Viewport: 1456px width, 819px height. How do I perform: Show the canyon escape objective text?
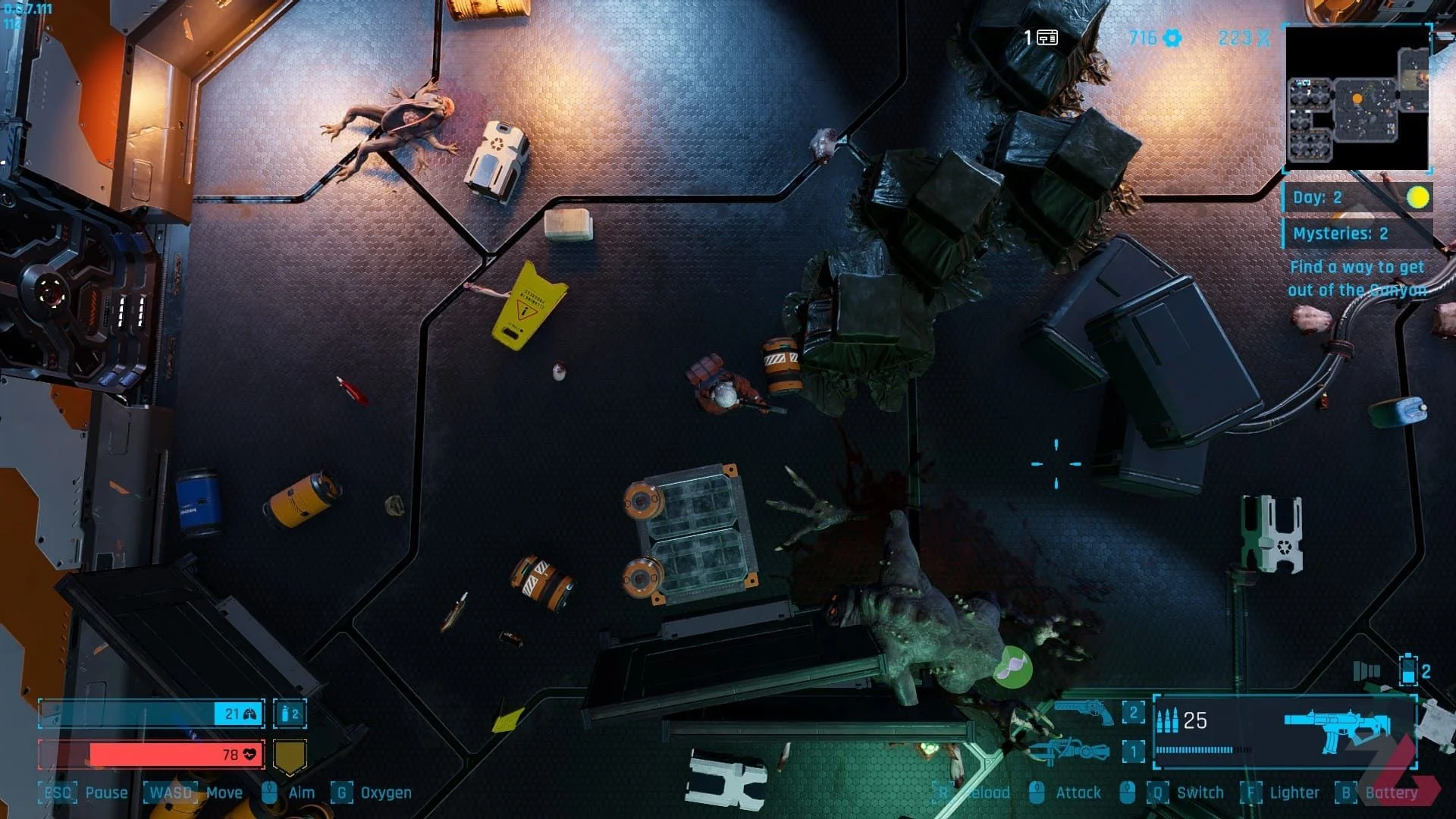[1357, 278]
